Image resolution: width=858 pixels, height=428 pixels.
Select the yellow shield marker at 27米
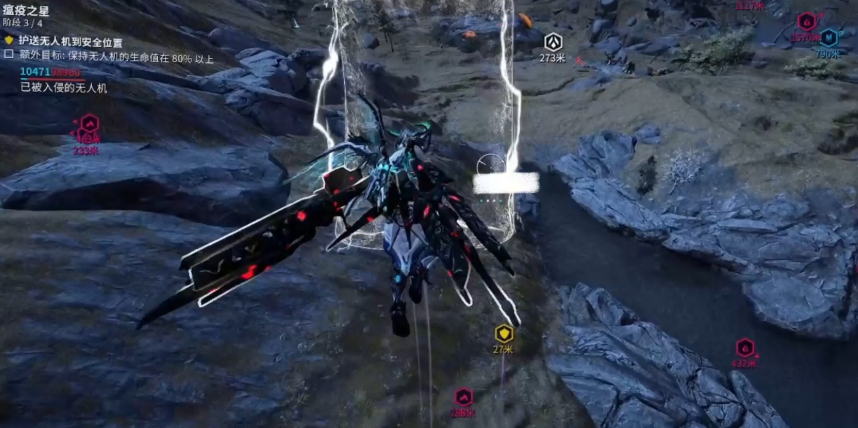click(503, 333)
